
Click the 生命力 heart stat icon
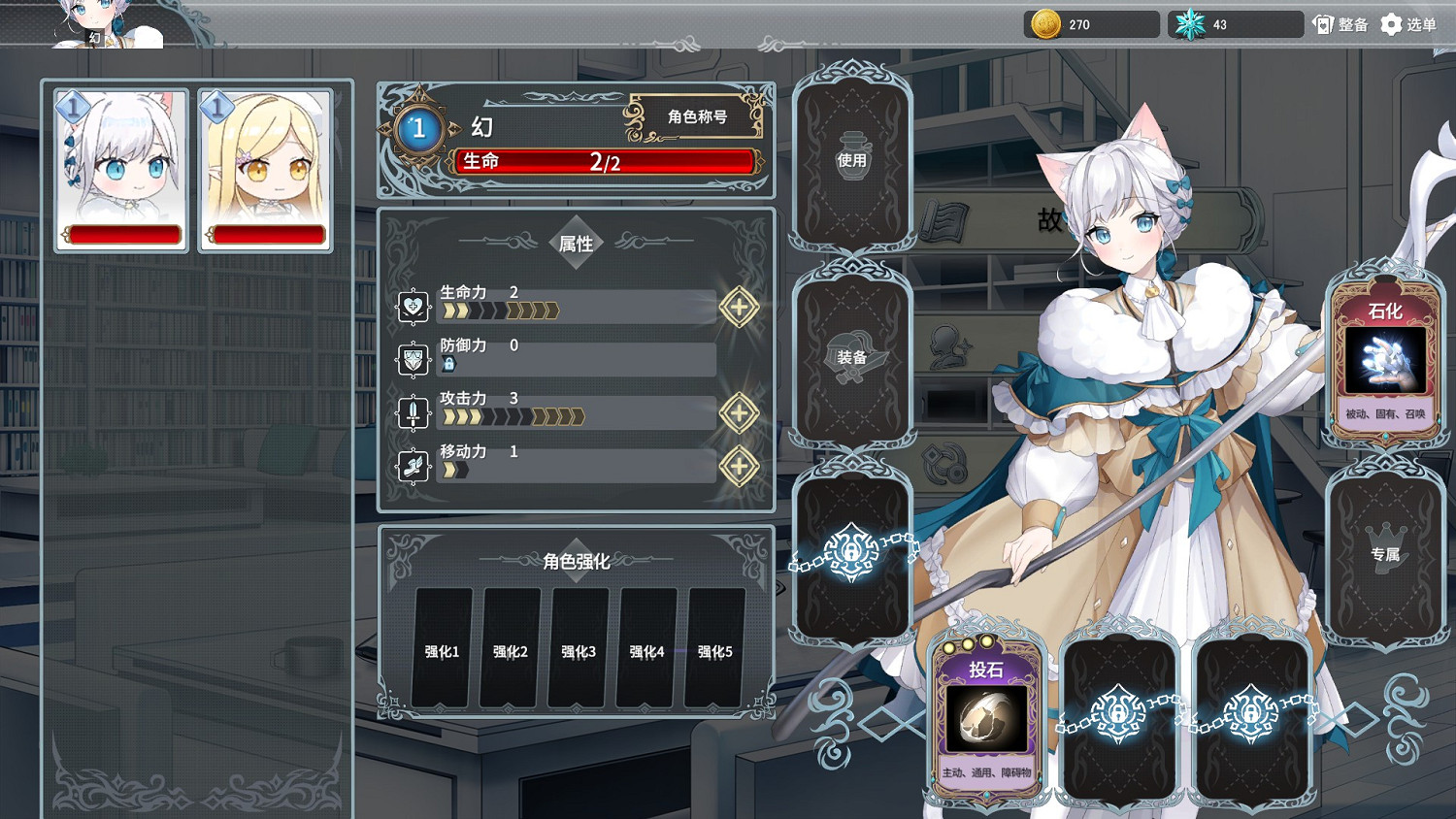[x=412, y=305]
